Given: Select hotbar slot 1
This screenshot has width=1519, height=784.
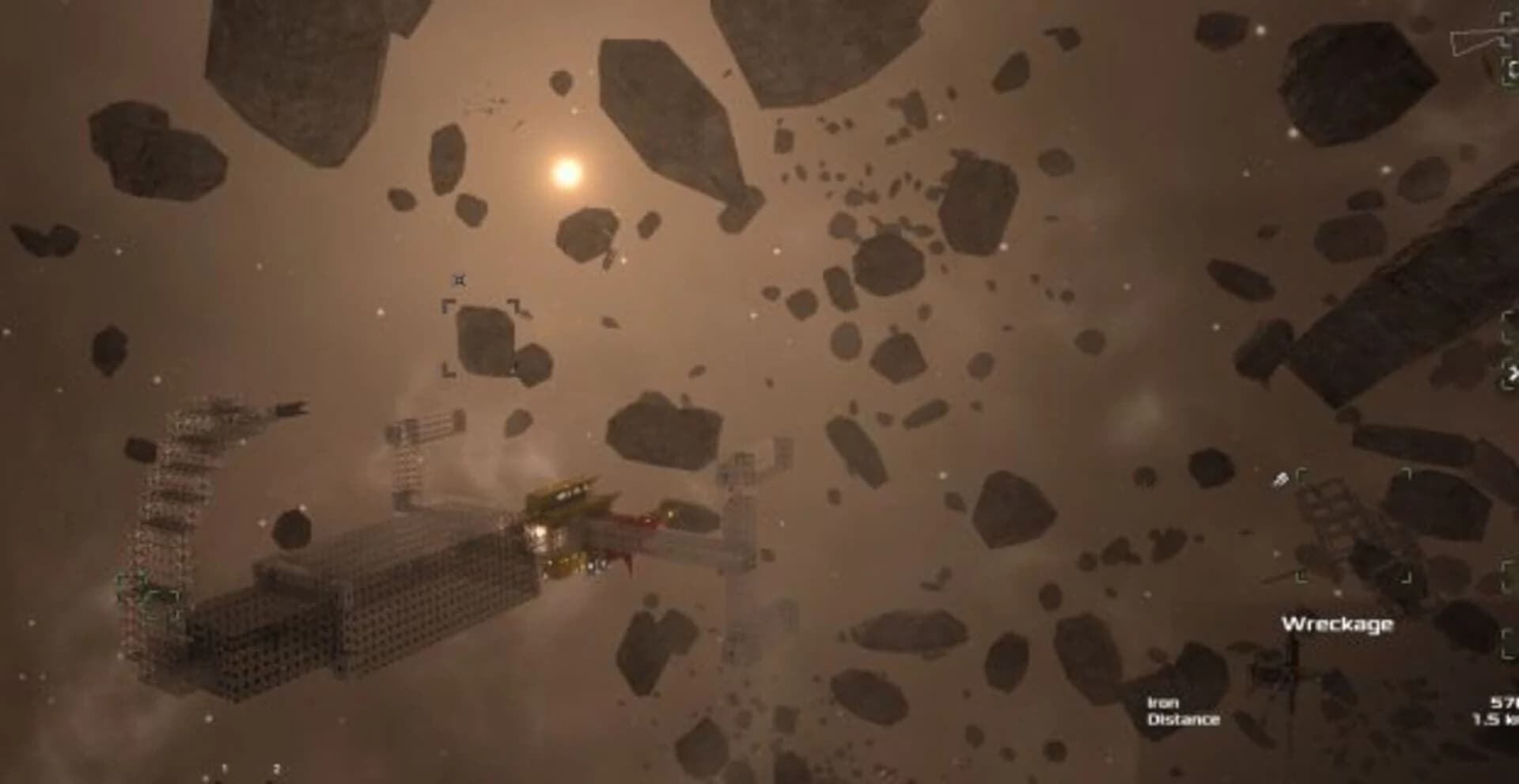Looking at the screenshot, I should click(x=224, y=767).
